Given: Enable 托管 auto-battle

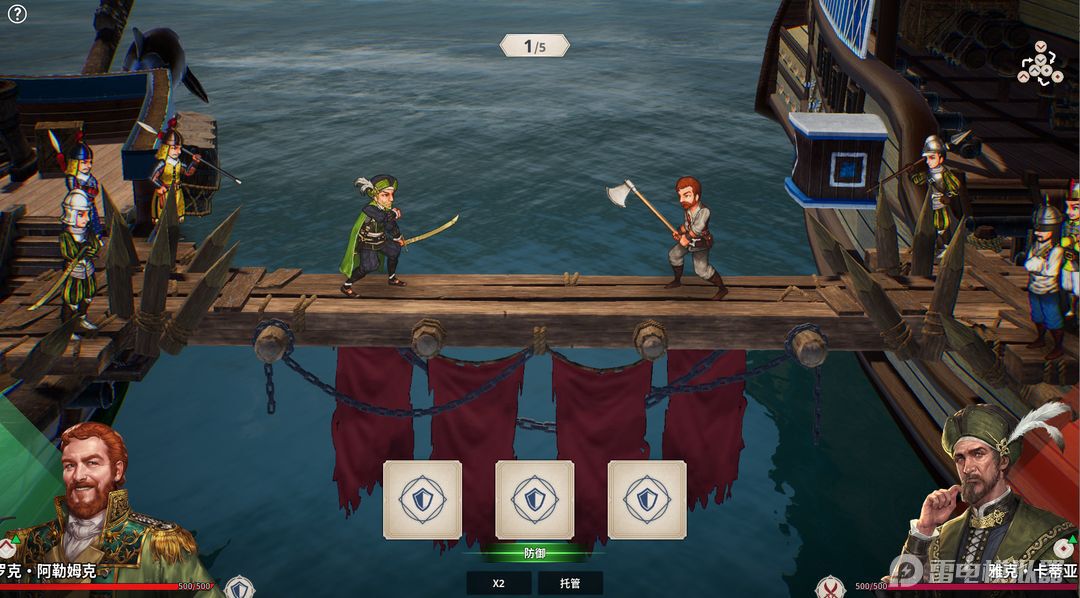Looking at the screenshot, I should click(570, 583).
